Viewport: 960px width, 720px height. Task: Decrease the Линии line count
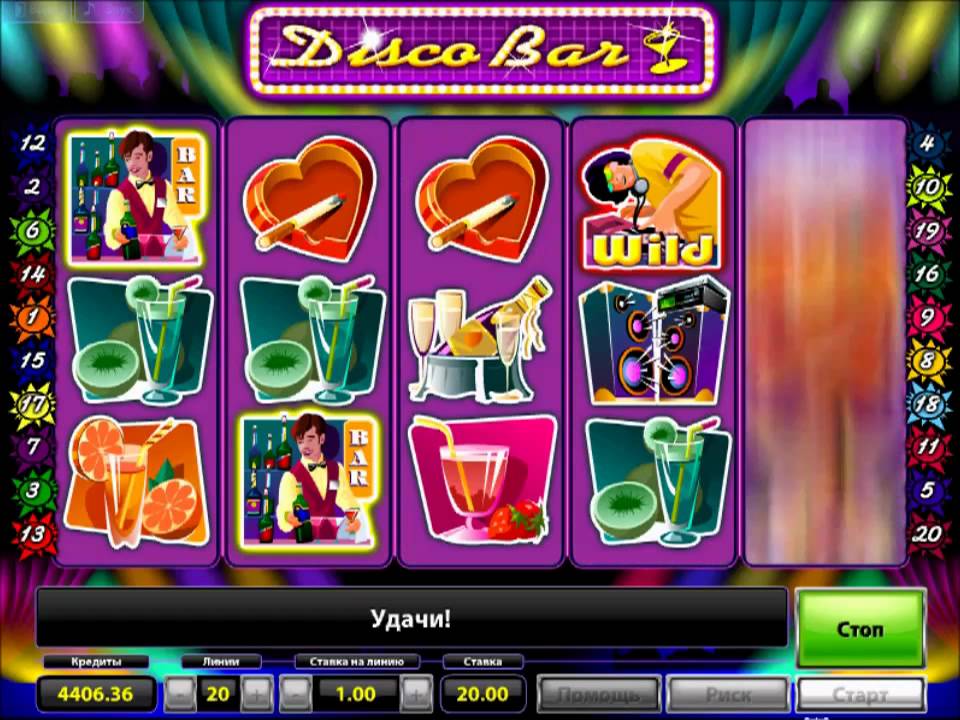tap(179, 692)
